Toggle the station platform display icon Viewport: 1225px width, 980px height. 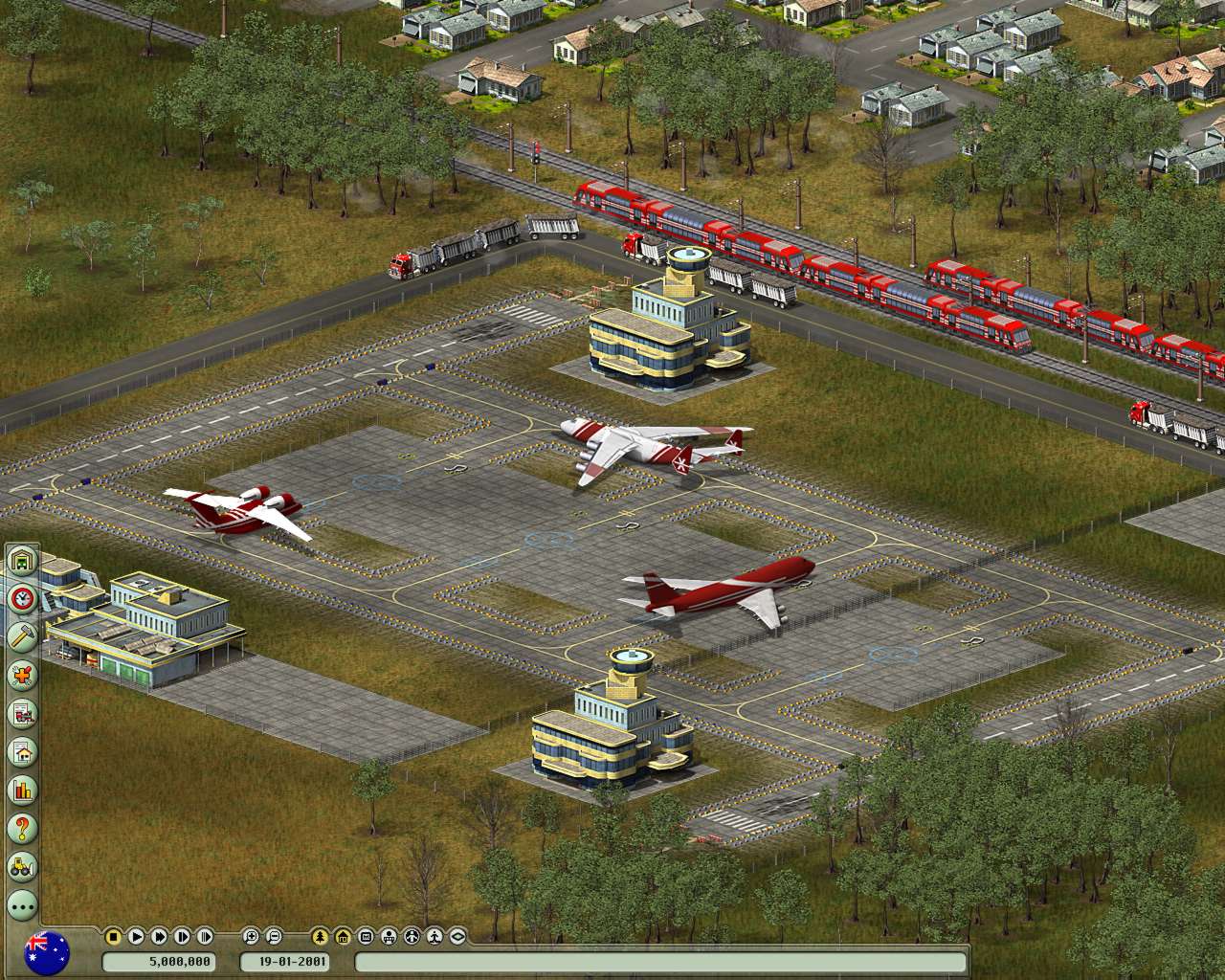(x=389, y=938)
